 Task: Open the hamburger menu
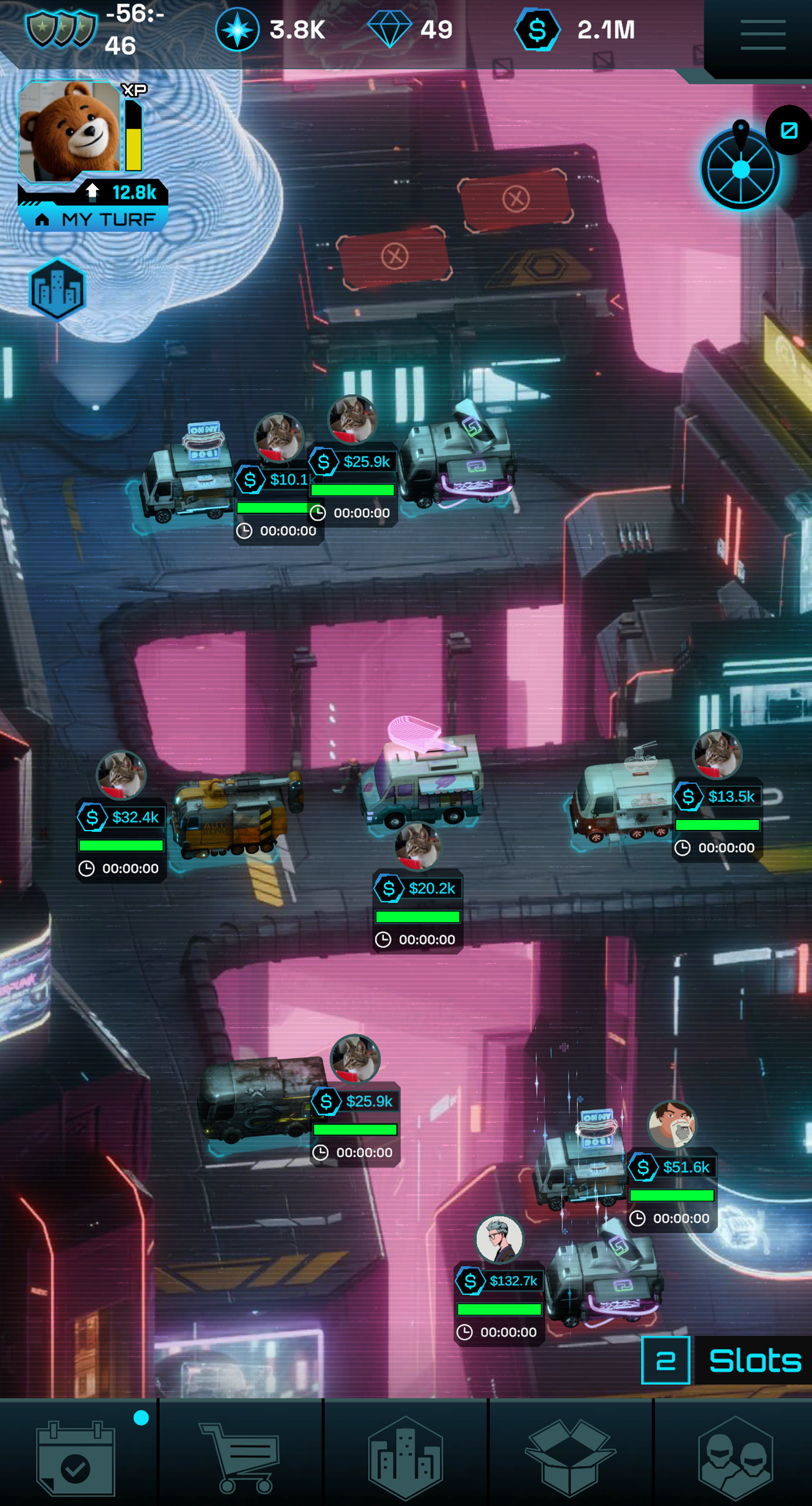(x=763, y=34)
